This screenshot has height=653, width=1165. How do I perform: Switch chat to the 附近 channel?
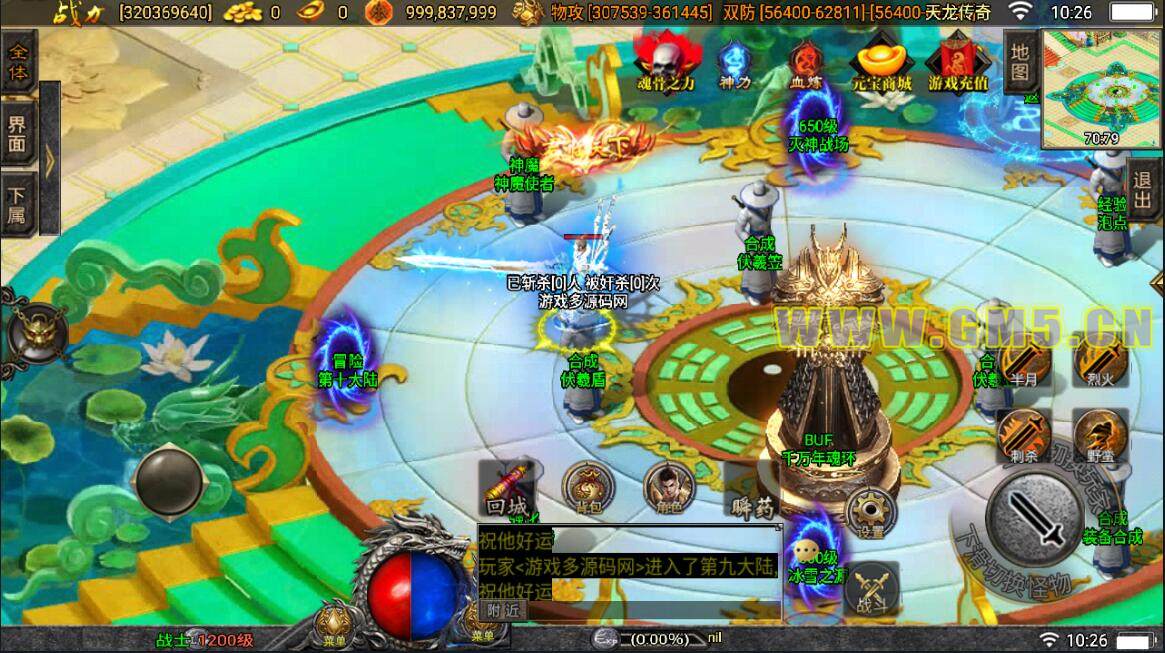coord(503,610)
